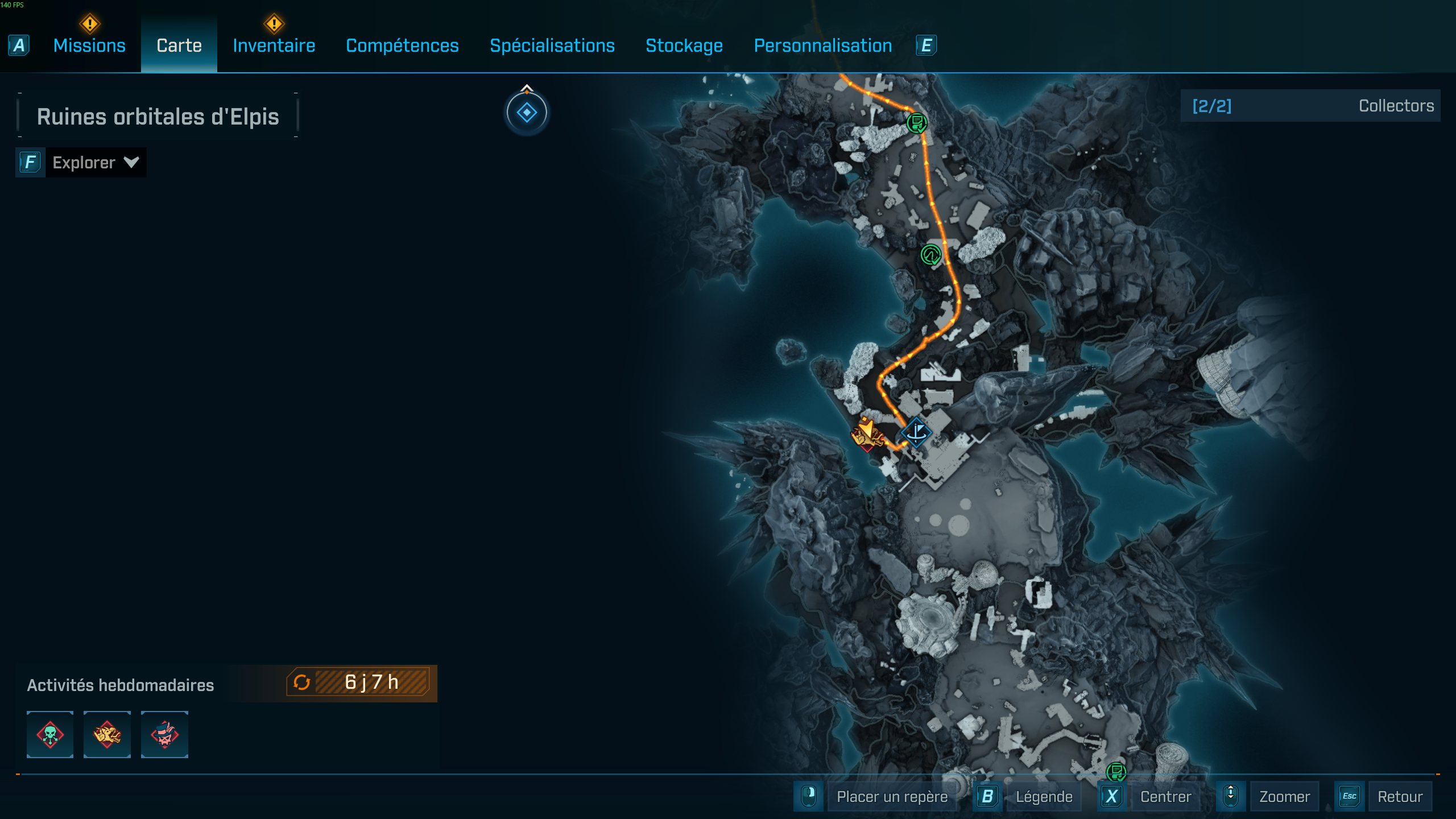The image size is (1456, 819).
Task: Click Placer un repère
Action: point(892,796)
